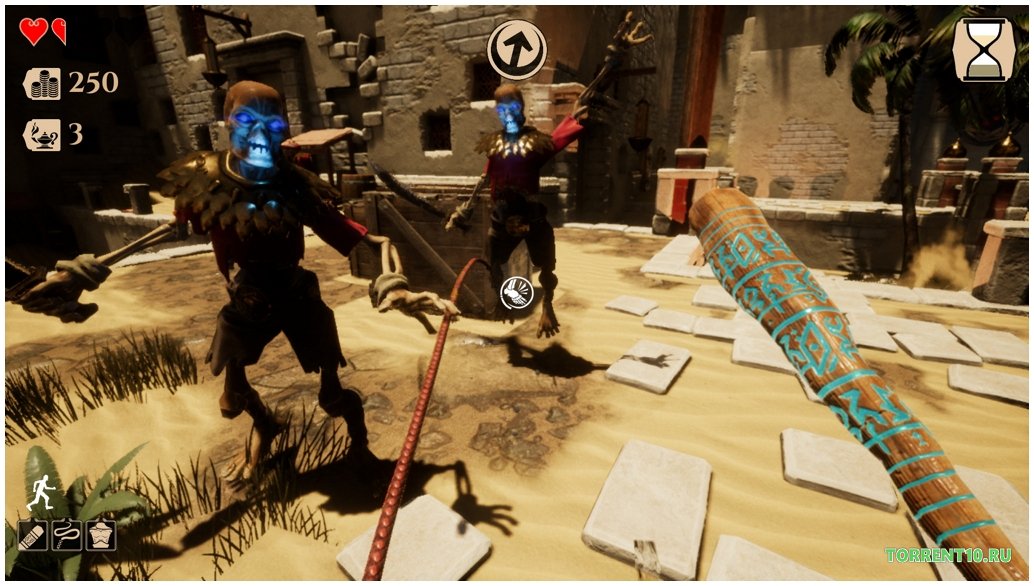Select the bandage item slot

(x=33, y=535)
